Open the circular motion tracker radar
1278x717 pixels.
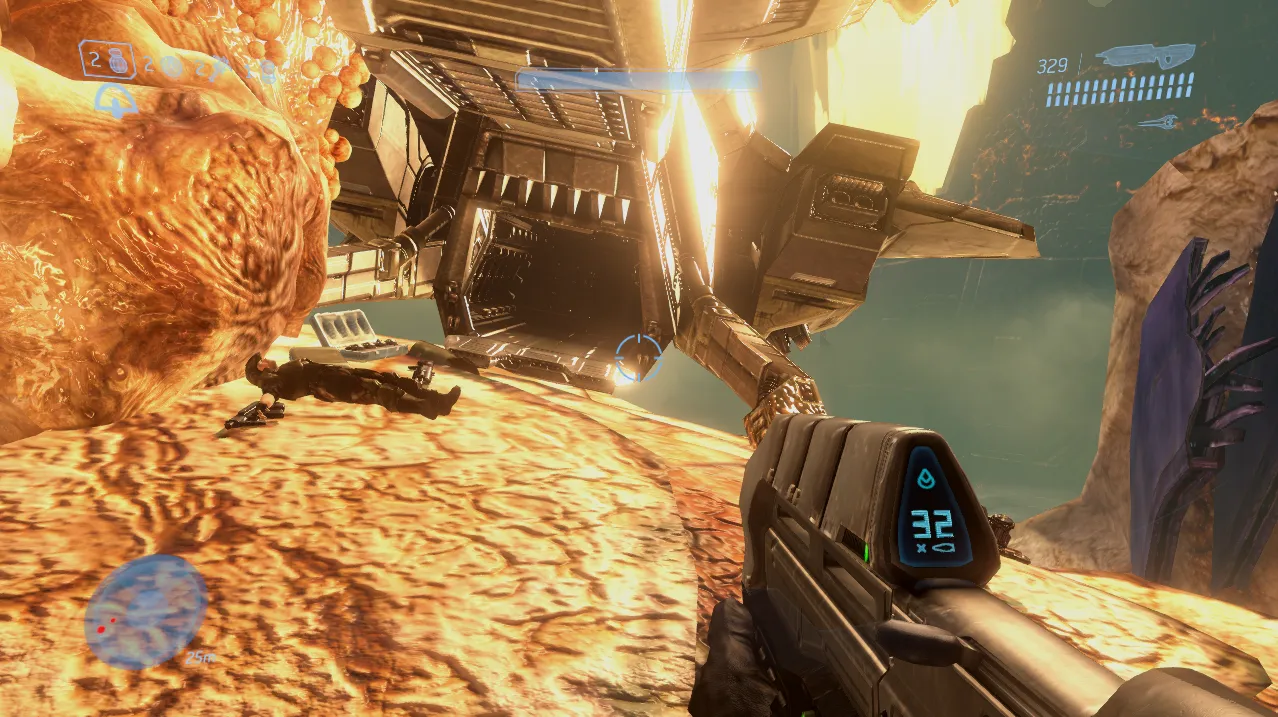click(146, 611)
